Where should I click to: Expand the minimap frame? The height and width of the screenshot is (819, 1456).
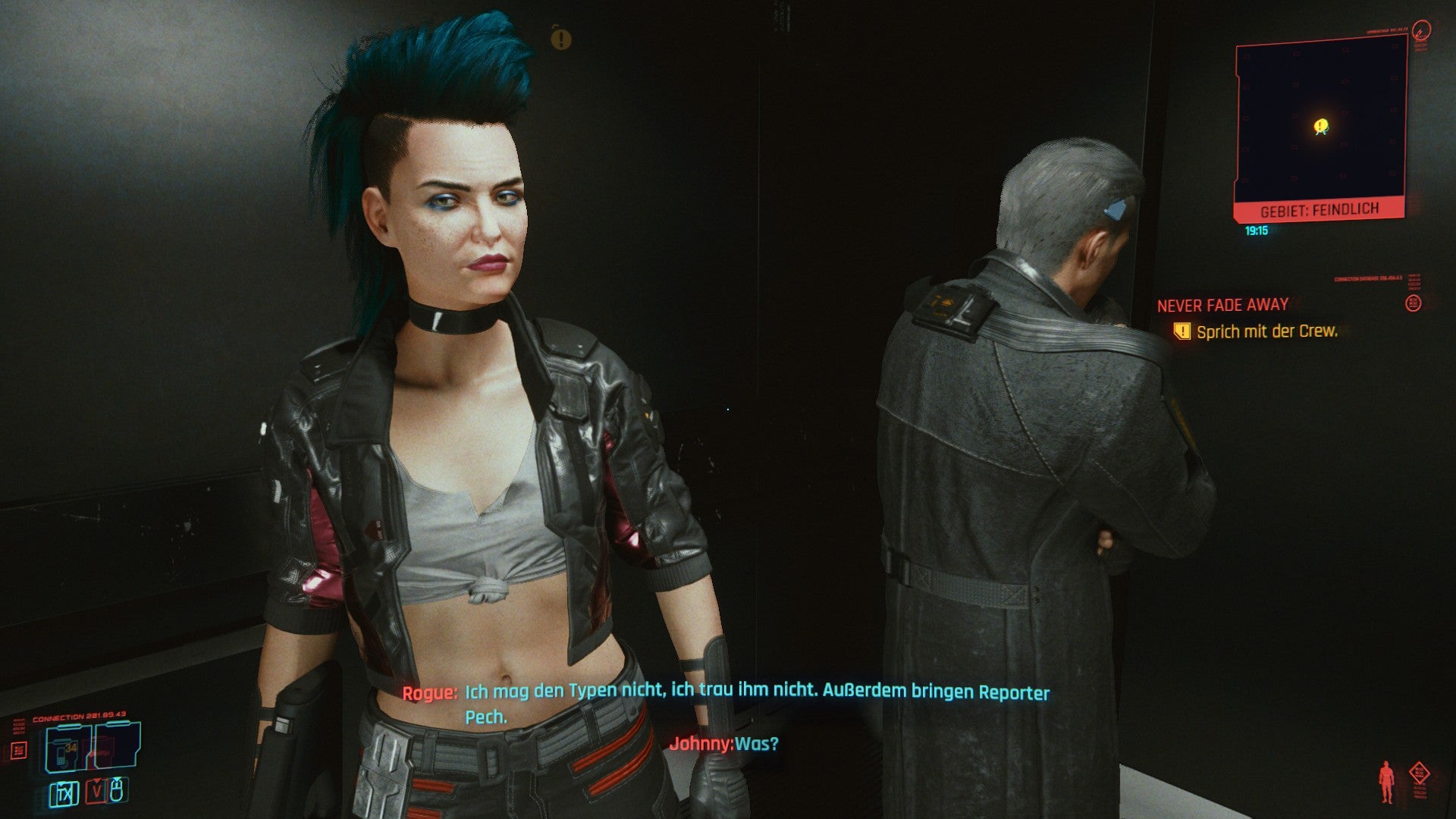[x=1319, y=120]
